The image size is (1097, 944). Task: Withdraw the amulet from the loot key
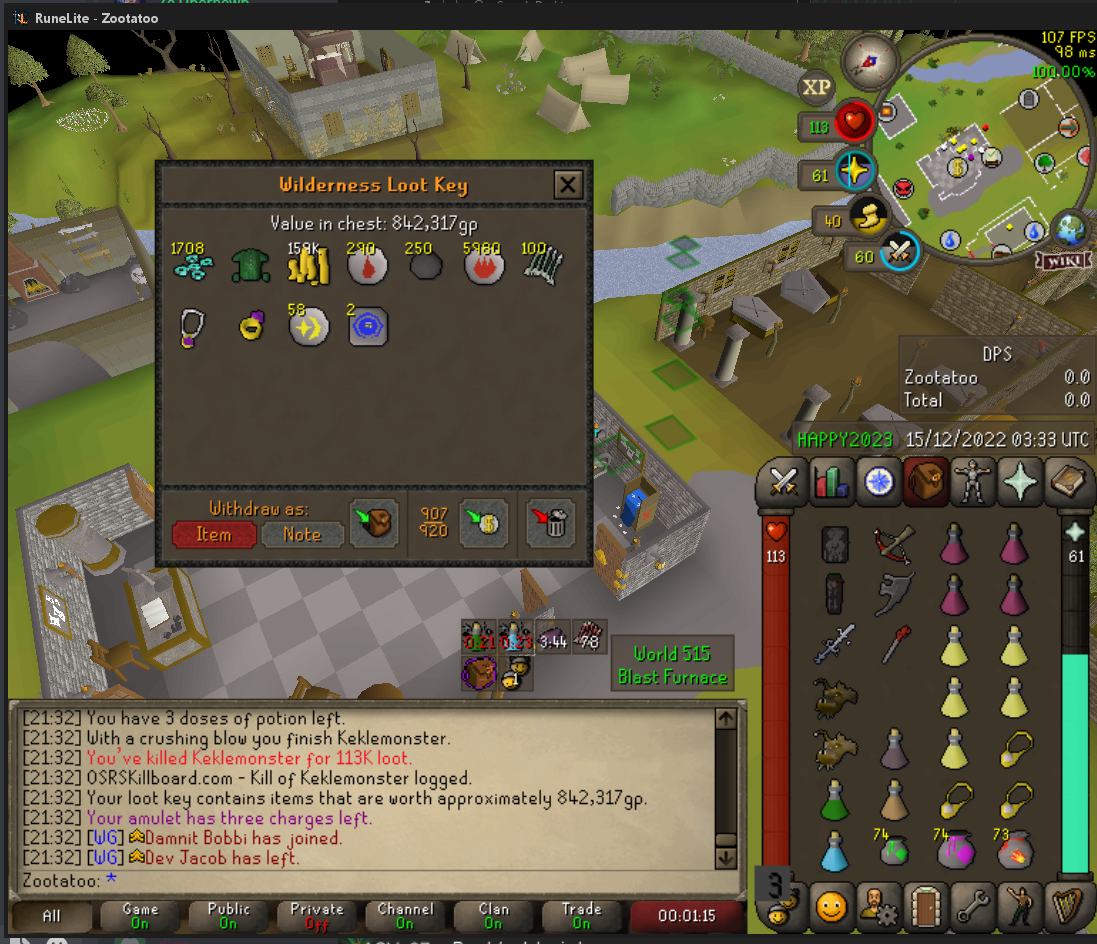pos(190,327)
